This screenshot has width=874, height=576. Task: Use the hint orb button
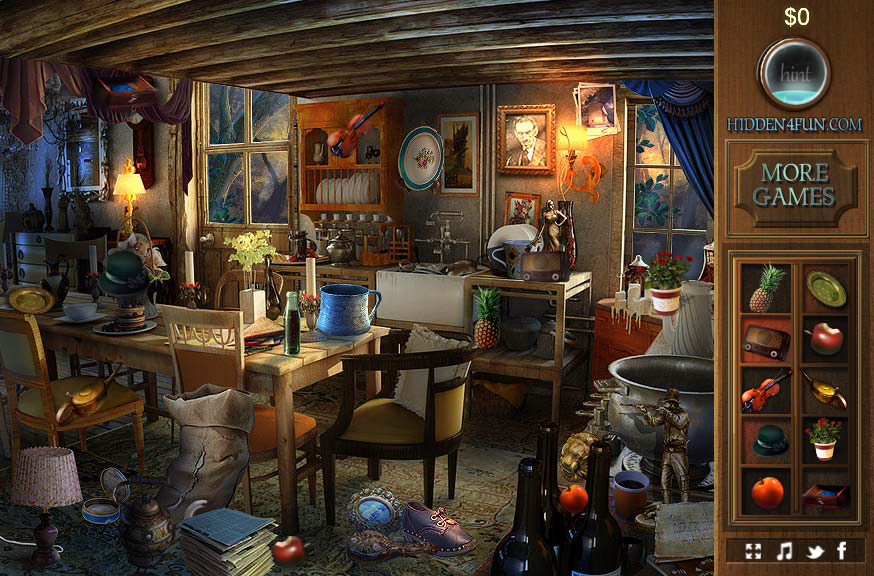coord(794,72)
